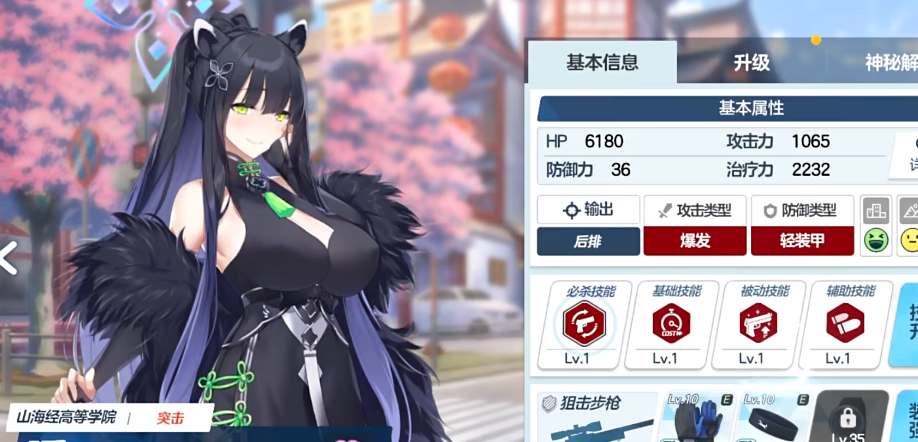
Task: Switch to the 基本信息 tab
Action: click(x=601, y=62)
